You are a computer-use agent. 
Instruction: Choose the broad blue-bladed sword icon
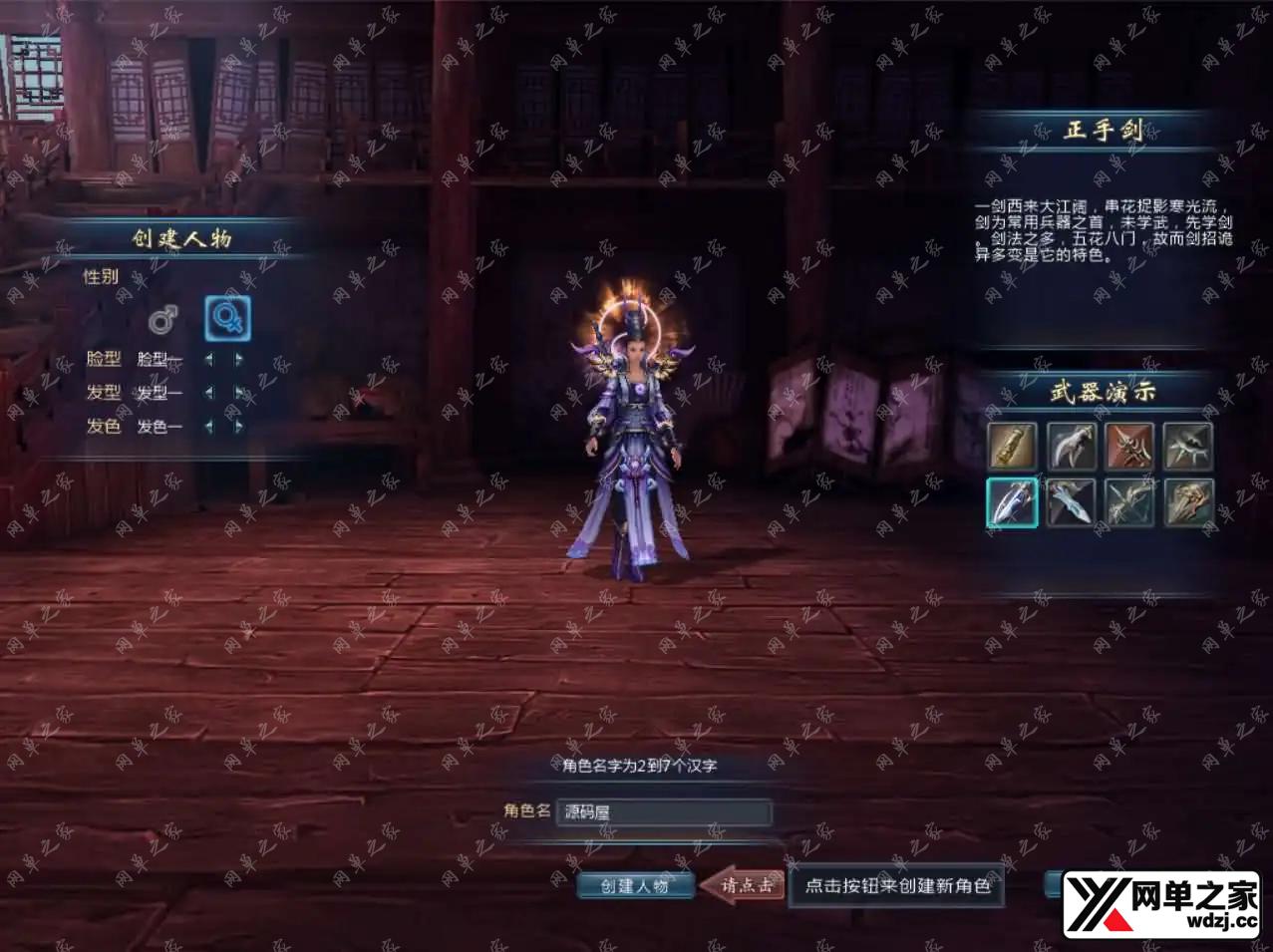(x=1072, y=501)
